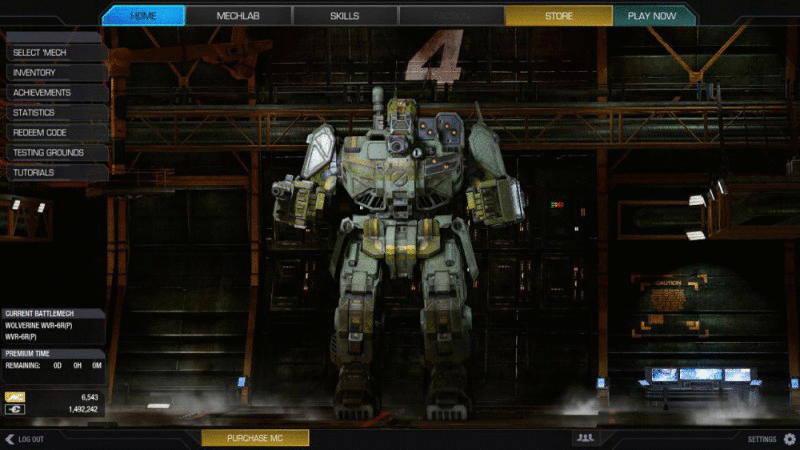Open the Tutorials menu entry

(54, 172)
